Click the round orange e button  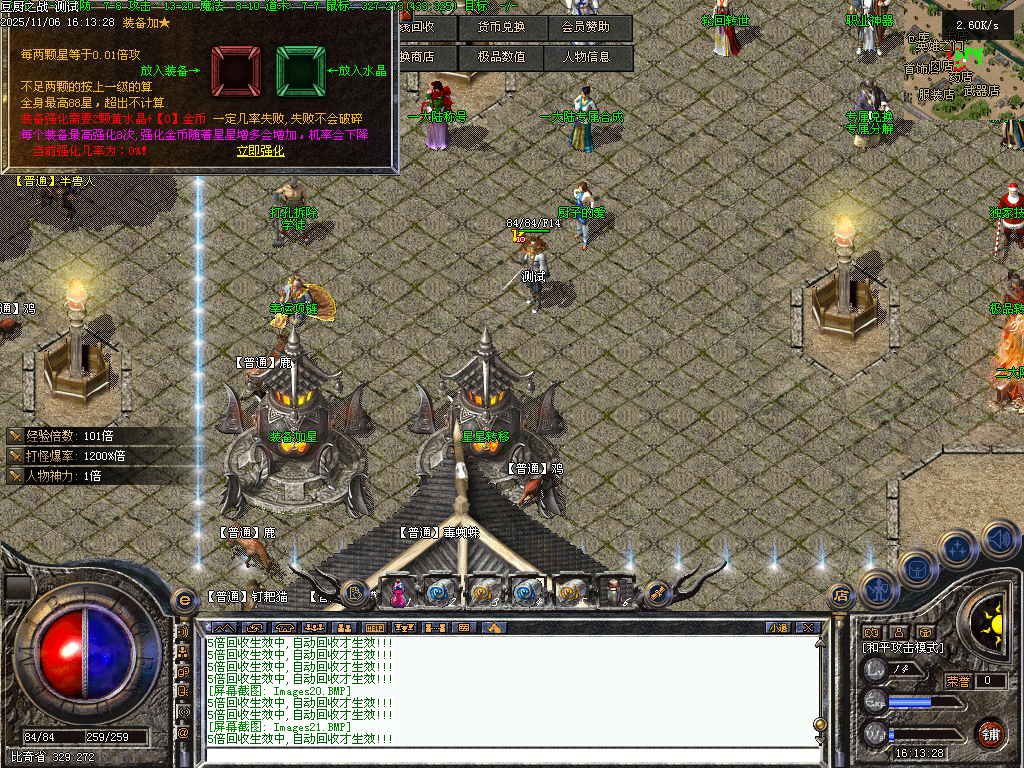pyautogui.click(x=183, y=600)
